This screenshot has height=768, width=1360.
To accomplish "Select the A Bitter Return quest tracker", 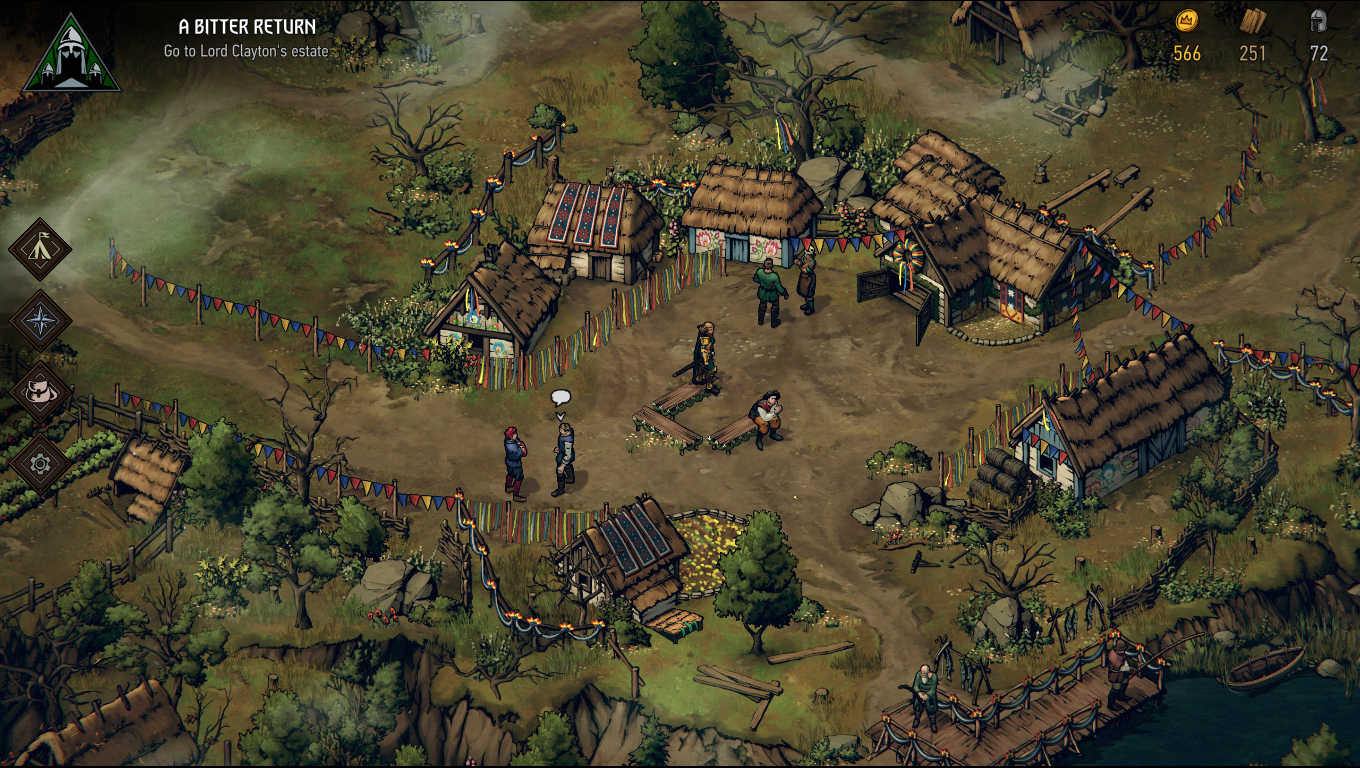I will 247,27.
